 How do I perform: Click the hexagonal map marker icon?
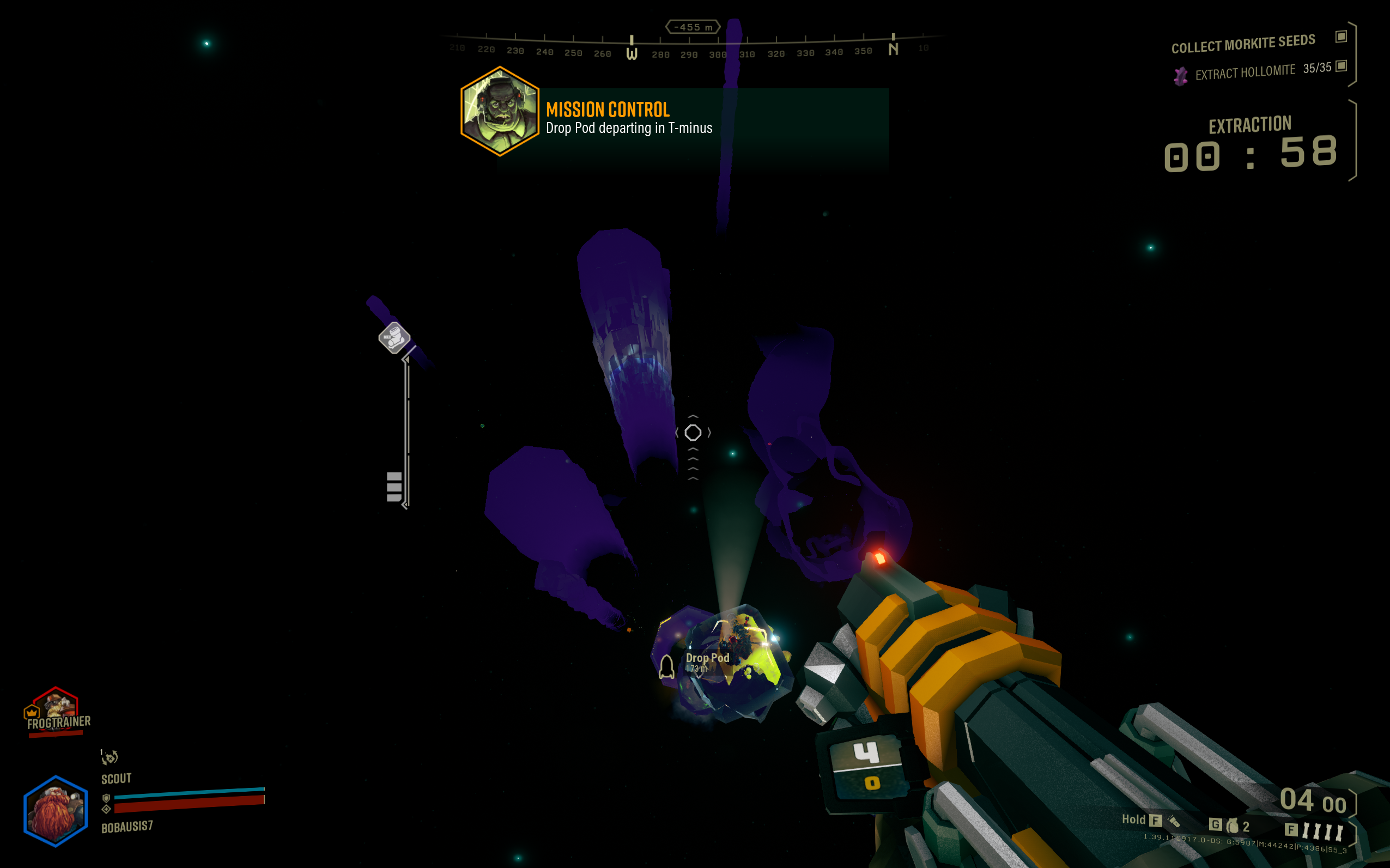(394, 338)
